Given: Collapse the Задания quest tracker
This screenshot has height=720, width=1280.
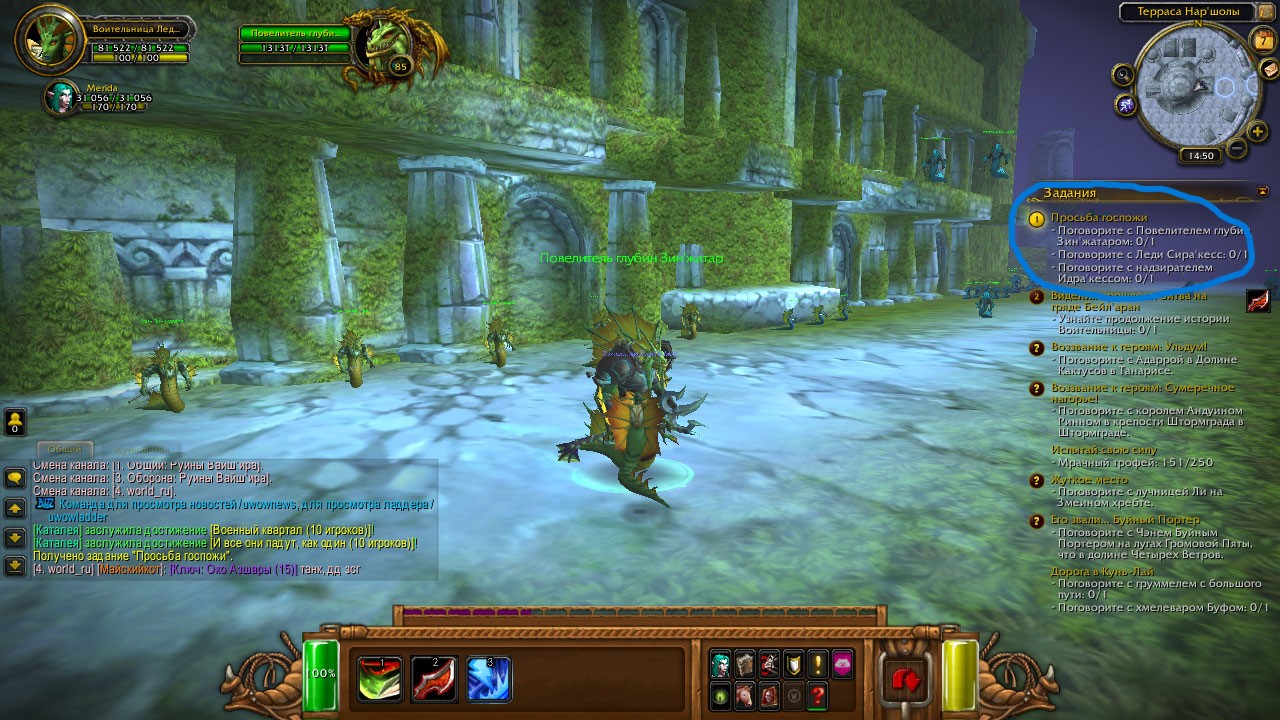Looking at the screenshot, I should click(1262, 191).
